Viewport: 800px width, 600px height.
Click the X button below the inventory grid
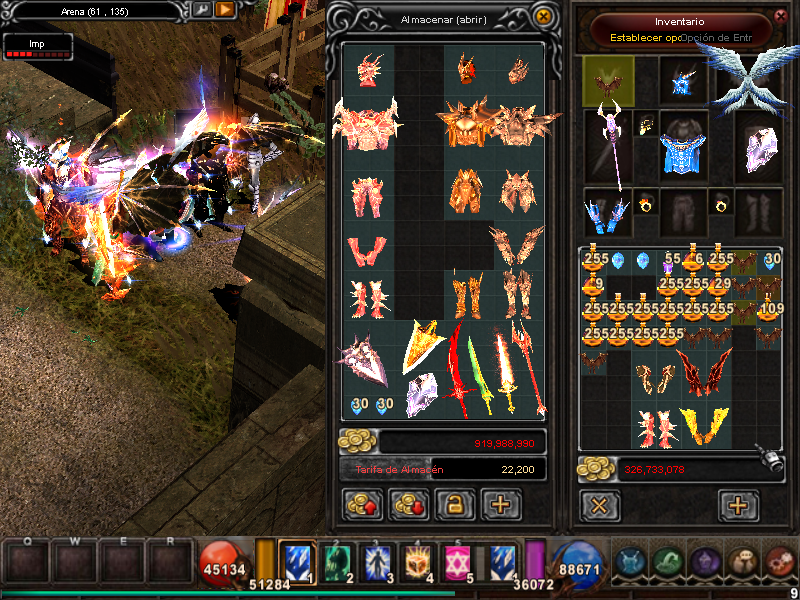(599, 505)
